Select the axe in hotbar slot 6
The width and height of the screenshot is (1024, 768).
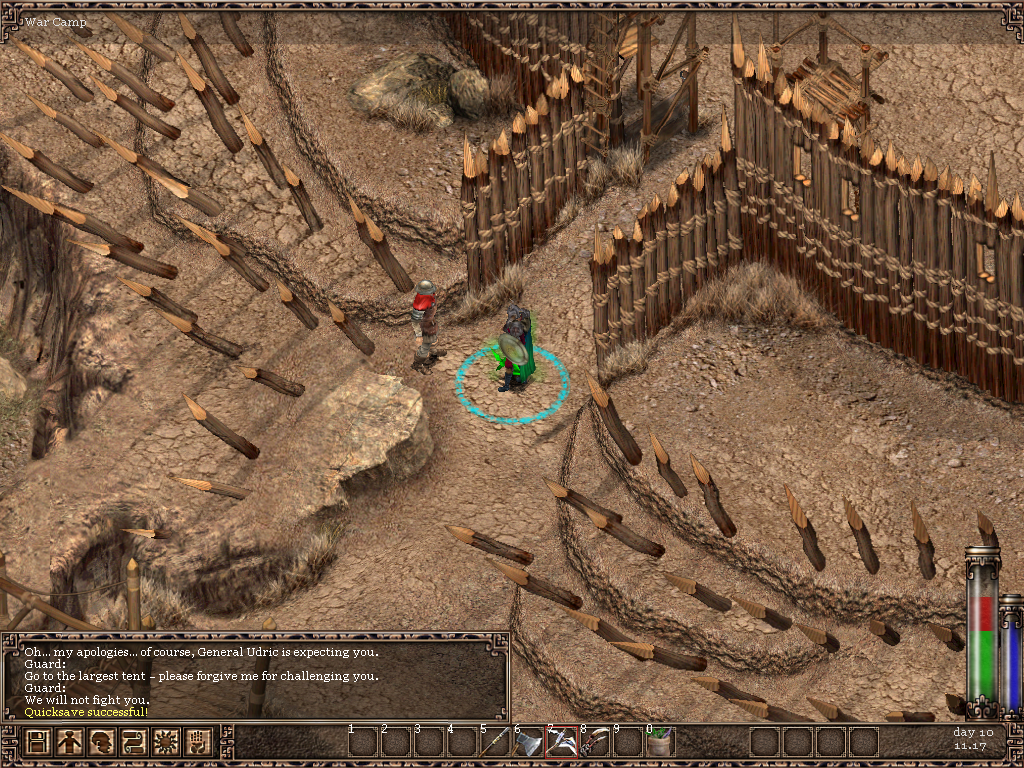(x=528, y=742)
